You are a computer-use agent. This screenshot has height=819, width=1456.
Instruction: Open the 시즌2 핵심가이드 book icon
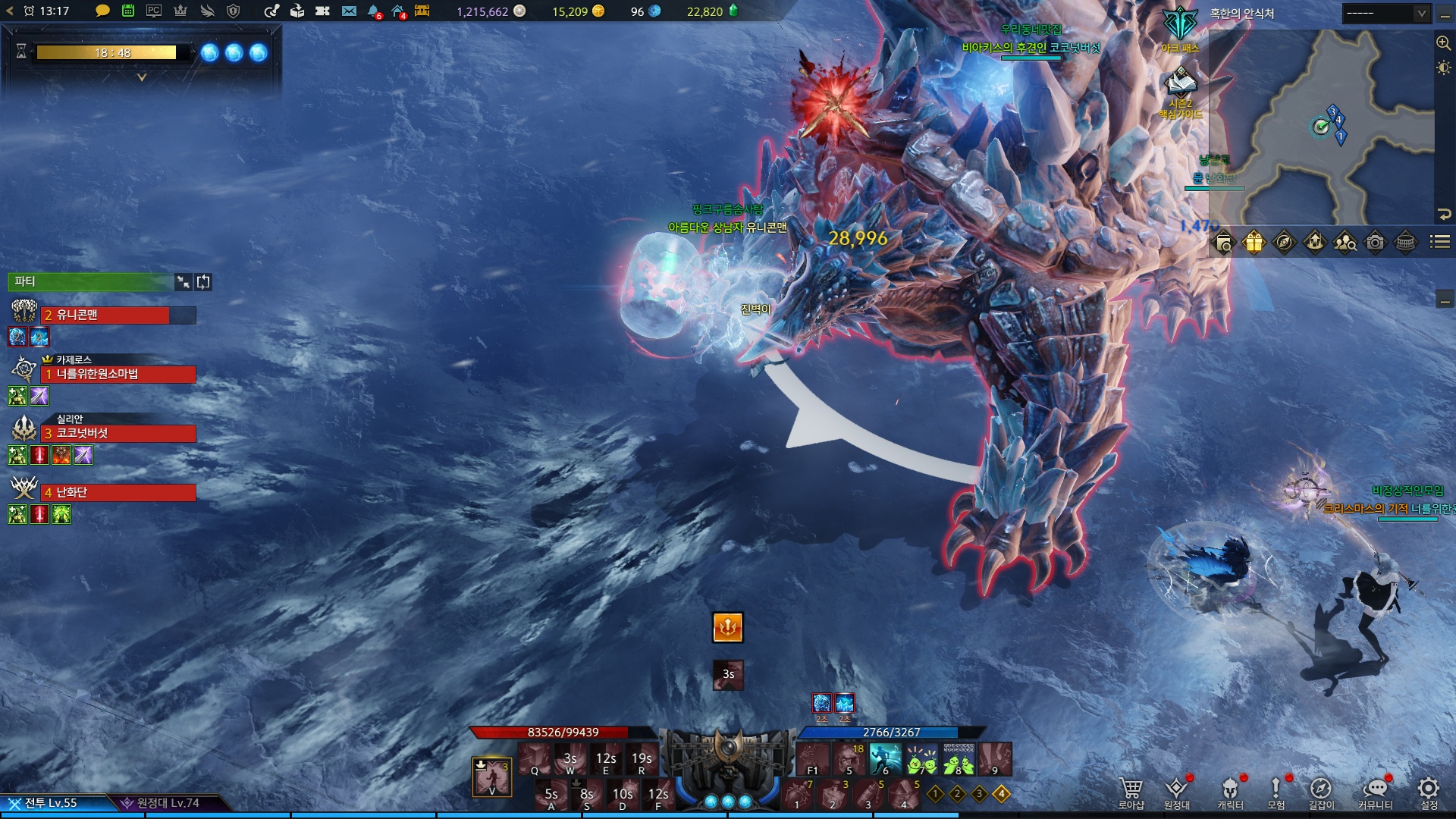1180,82
